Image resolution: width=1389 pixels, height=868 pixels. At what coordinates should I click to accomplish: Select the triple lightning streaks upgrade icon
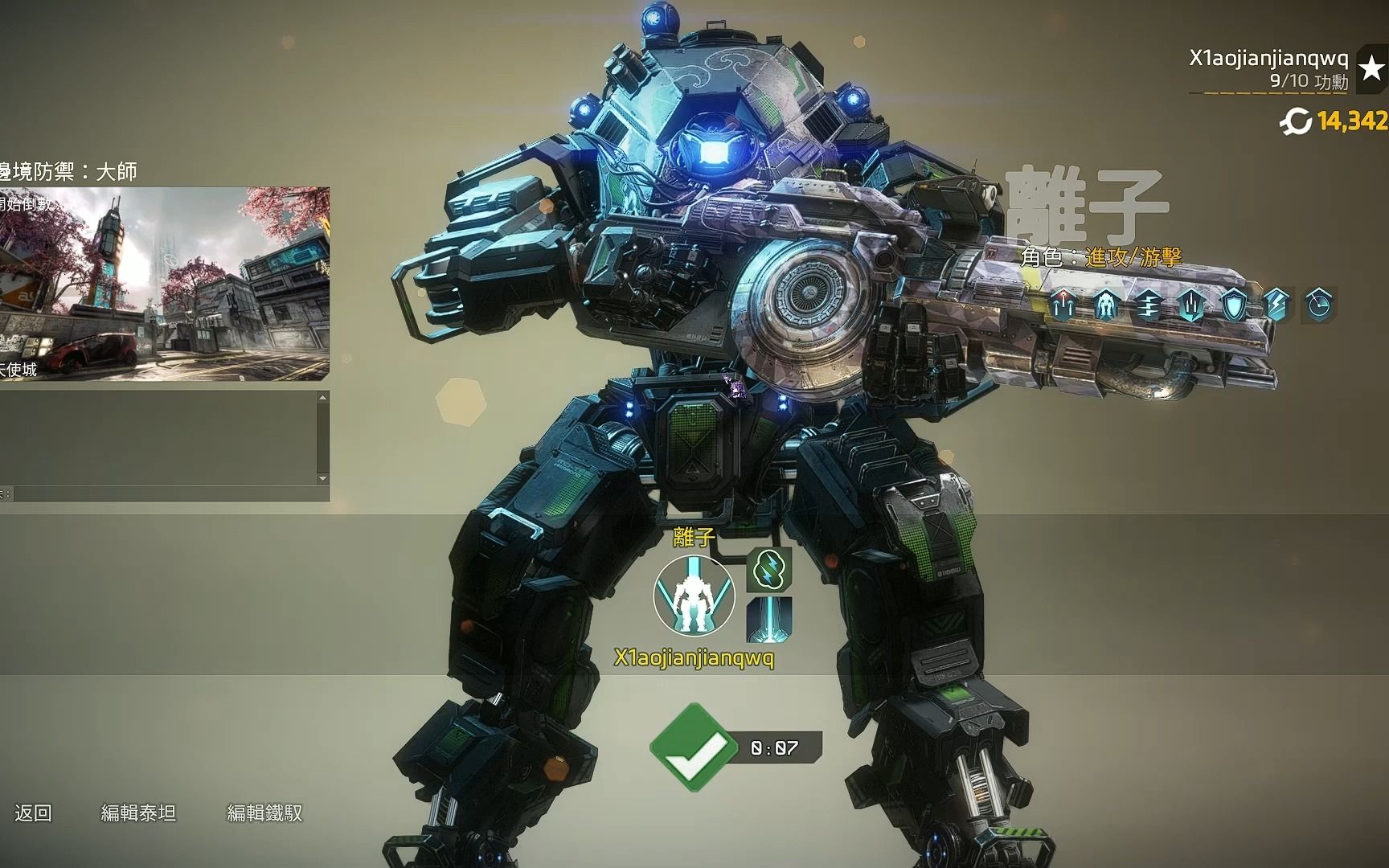pyautogui.click(x=1148, y=305)
